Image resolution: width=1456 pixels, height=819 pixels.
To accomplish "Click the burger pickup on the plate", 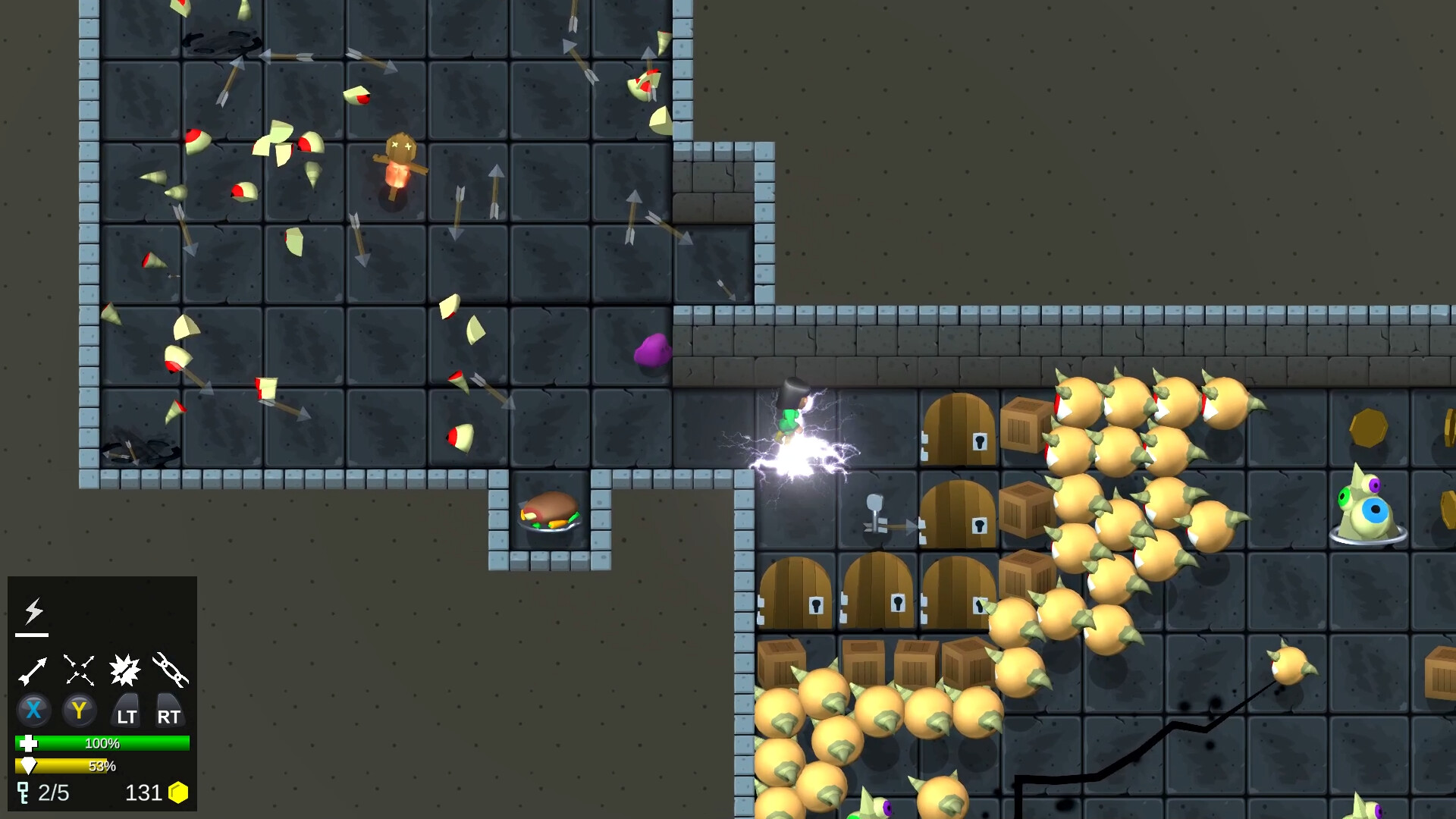I will point(550,510).
